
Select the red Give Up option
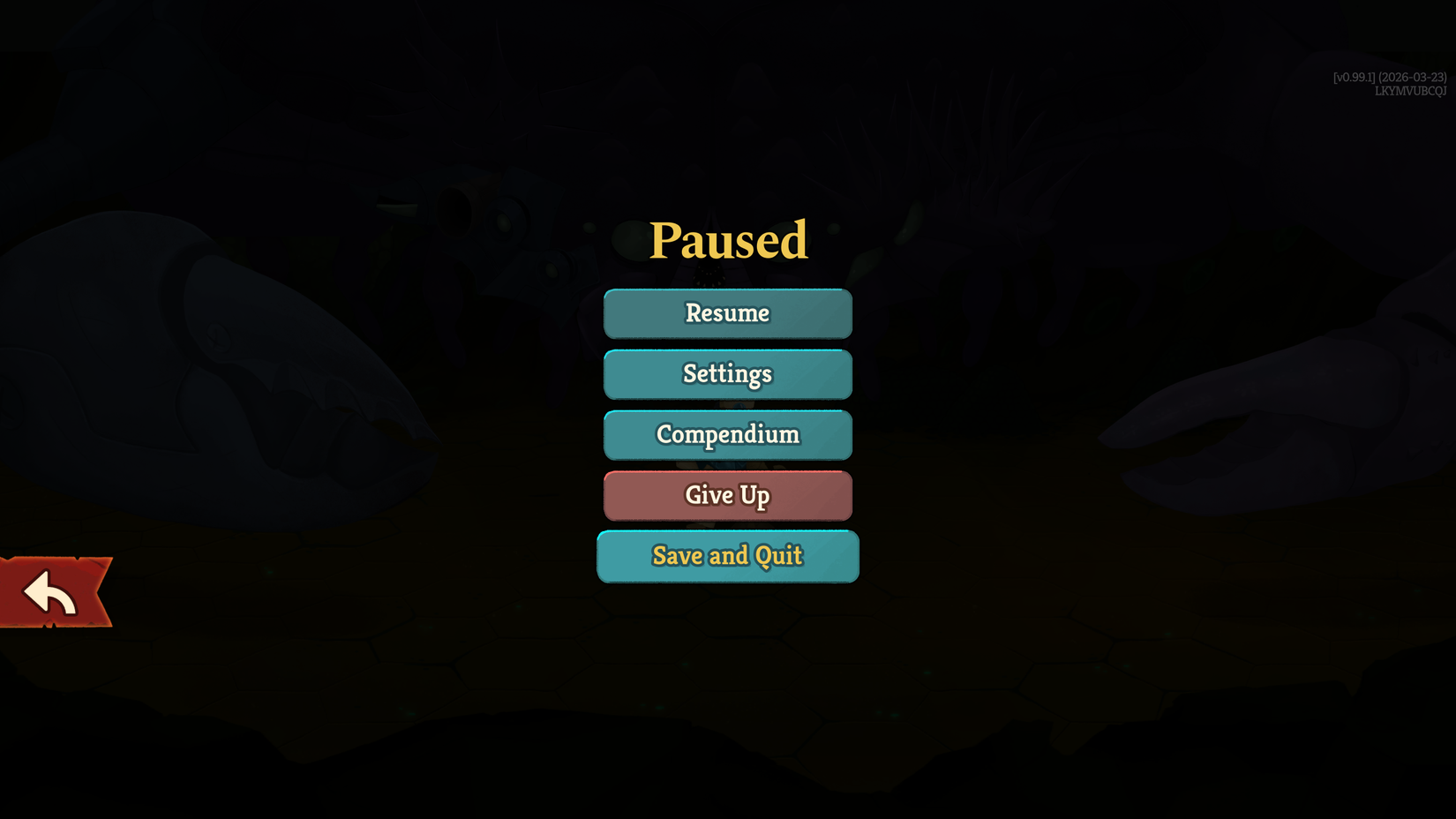click(x=727, y=495)
